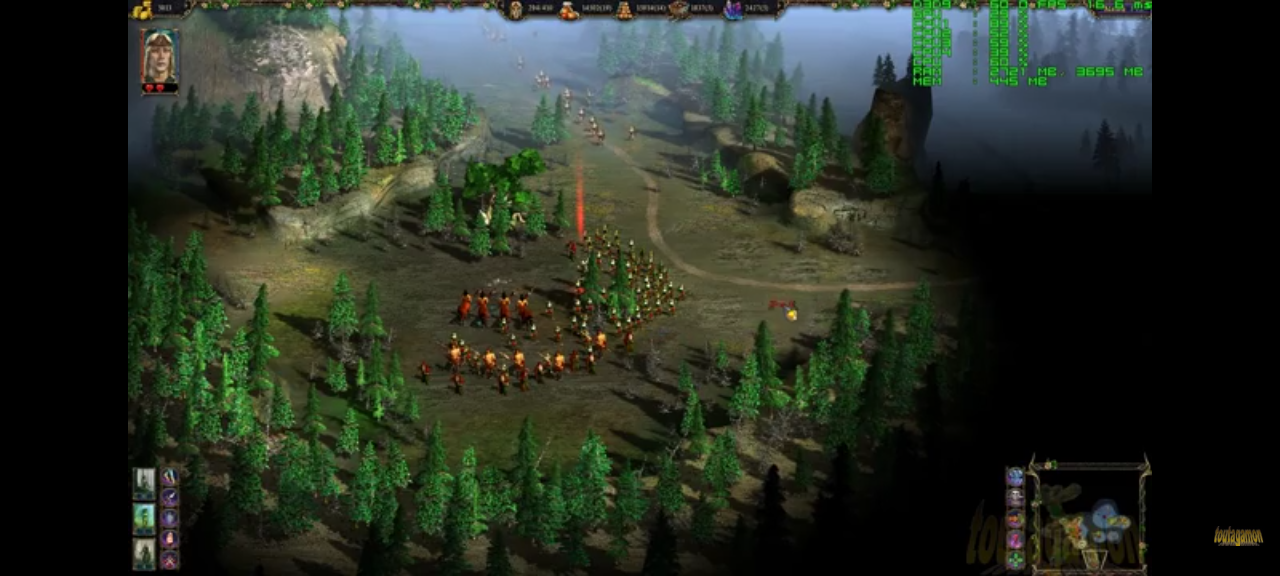Select the blonde hero portrait
The height and width of the screenshot is (576, 1280).
[x=160, y=57]
